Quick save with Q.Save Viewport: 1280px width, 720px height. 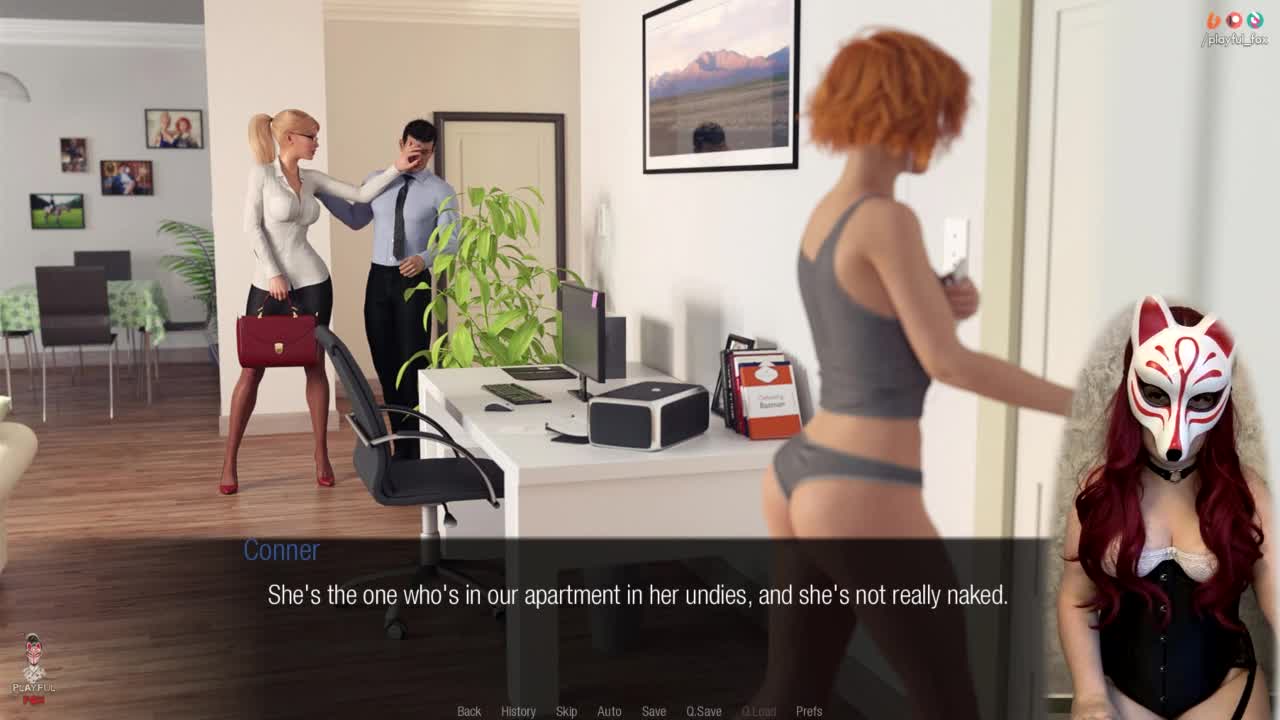point(703,711)
